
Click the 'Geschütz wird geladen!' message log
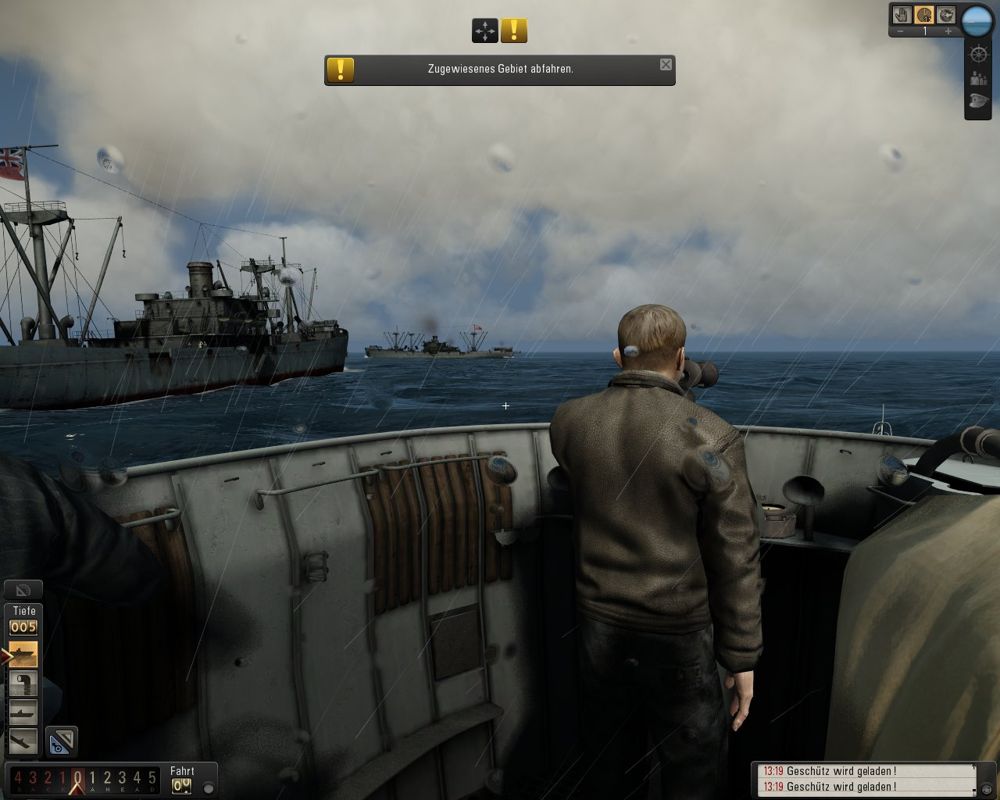click(865, 779)
